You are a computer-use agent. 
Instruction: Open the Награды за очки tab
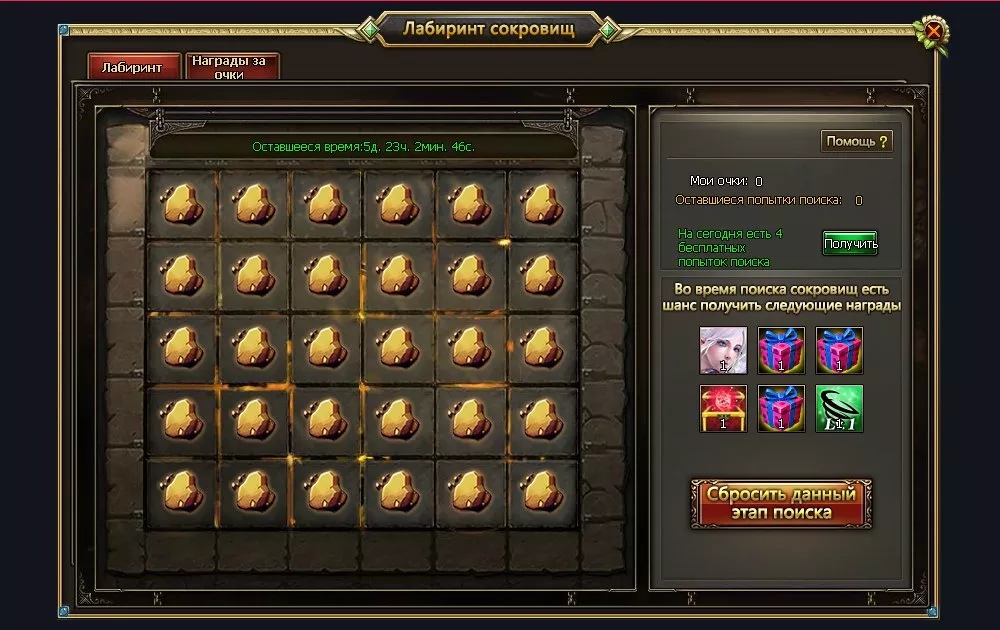[232, 67]
